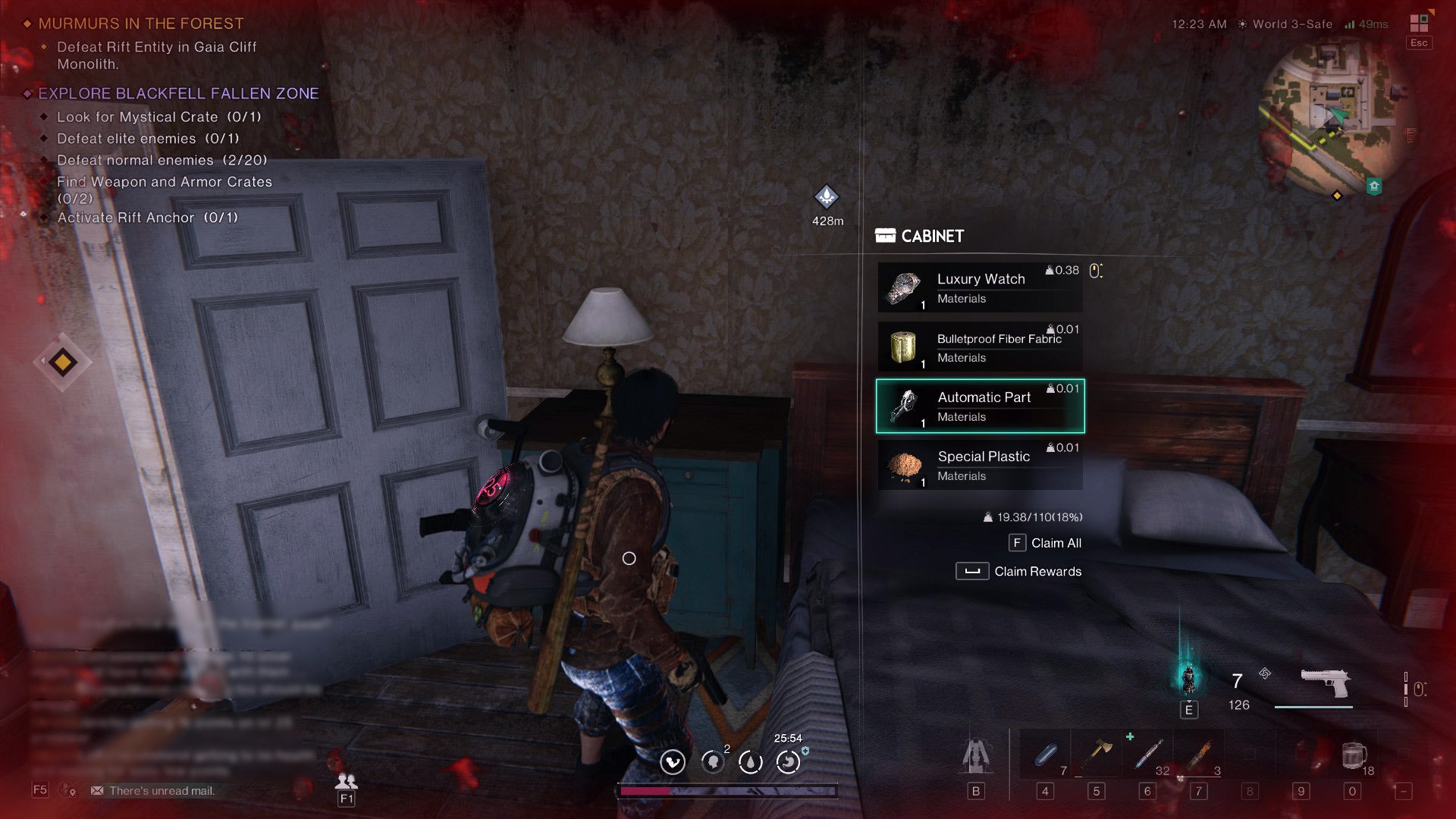The width and height of the screenshot is (1456, 819).
Task: Select the Luxury Watch item thumbnail
Action: coord(903,288)
